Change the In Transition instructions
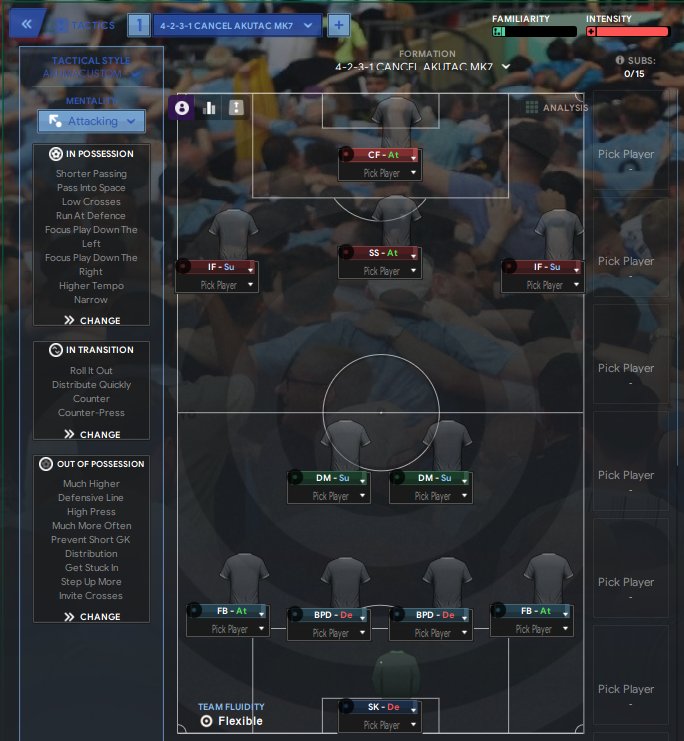Screen dimensions: 684x741 tap(92, 435)
